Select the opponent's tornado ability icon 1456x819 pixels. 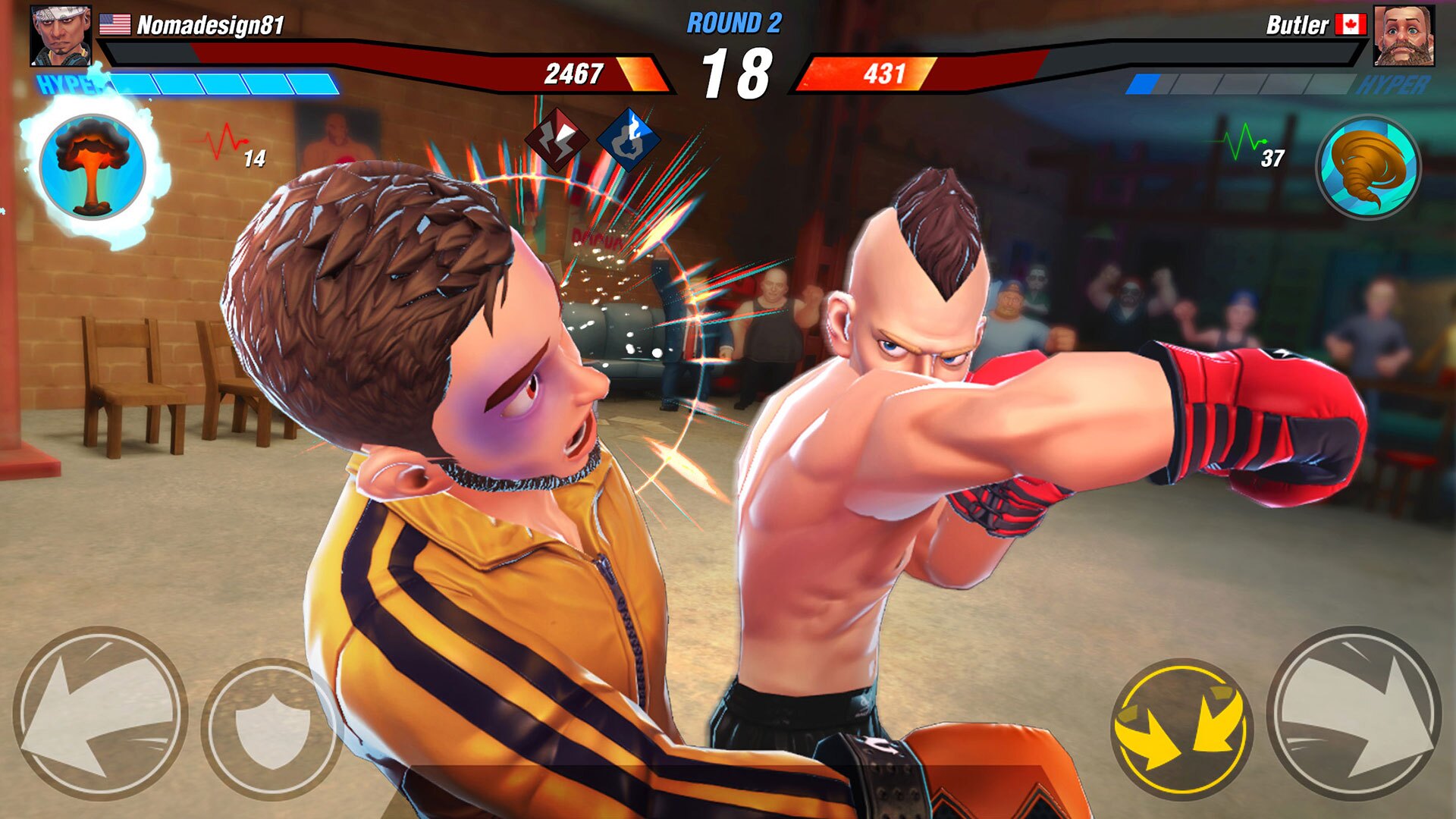point(1368,167)
